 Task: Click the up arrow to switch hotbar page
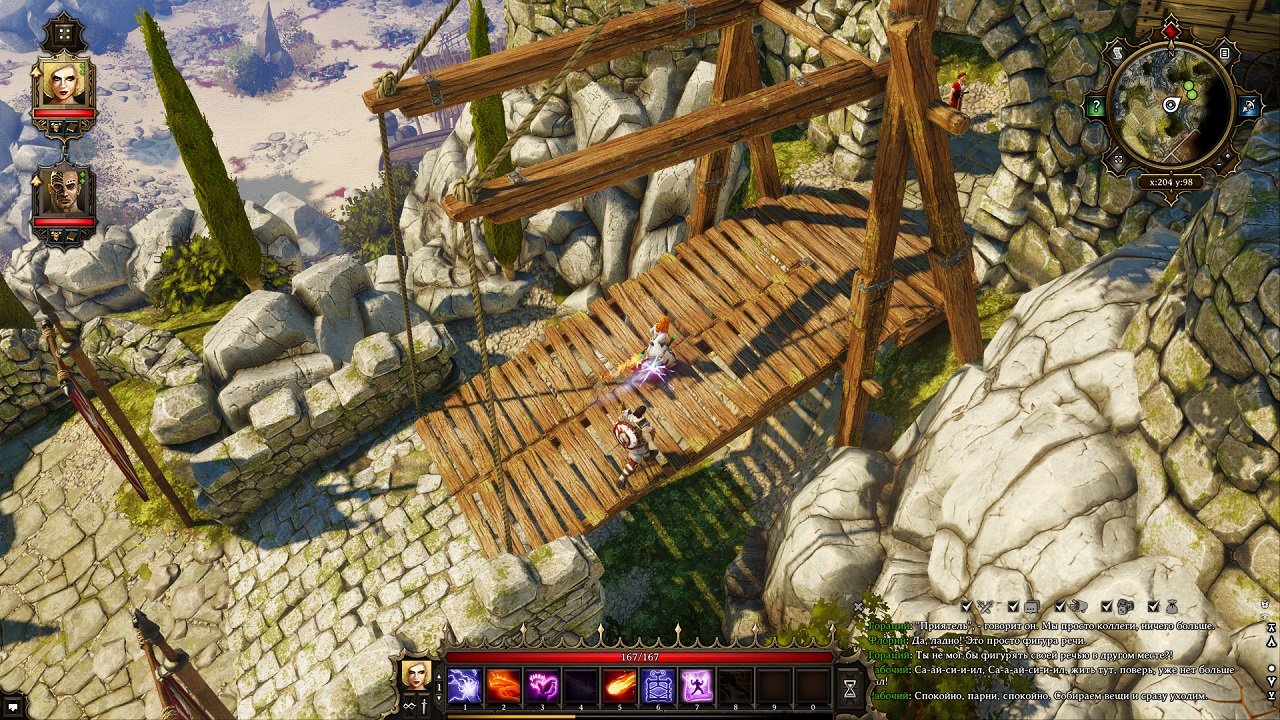[x=437, y=676]
